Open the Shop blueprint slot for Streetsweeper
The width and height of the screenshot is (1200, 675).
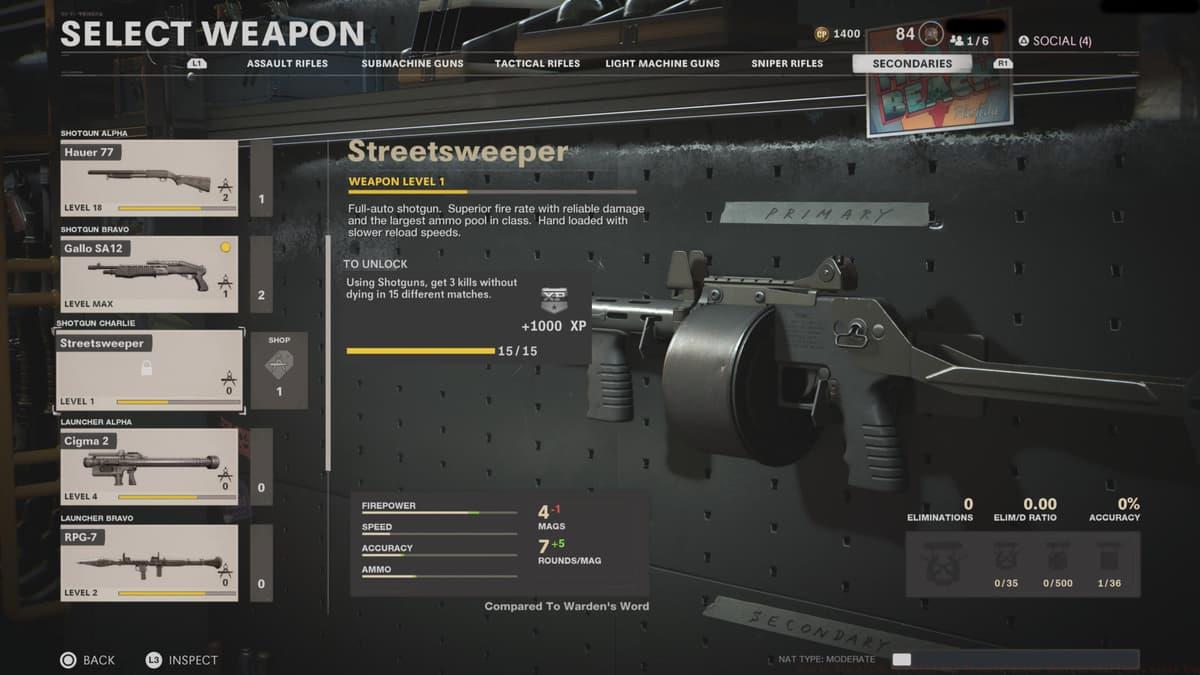pyautogui.click(x=279, y=370)
